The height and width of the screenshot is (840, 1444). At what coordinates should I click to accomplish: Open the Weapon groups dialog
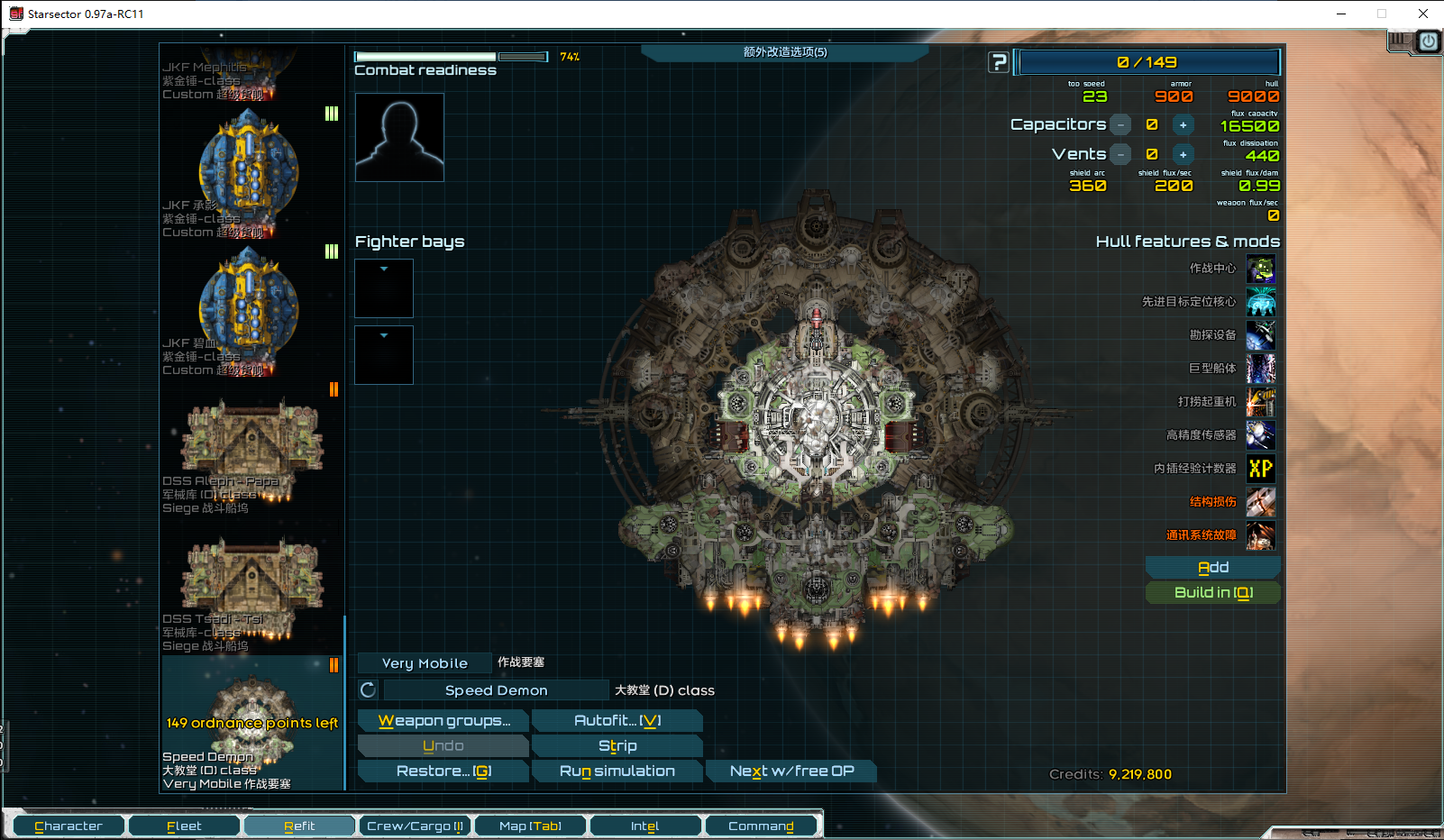pos(443,721)
